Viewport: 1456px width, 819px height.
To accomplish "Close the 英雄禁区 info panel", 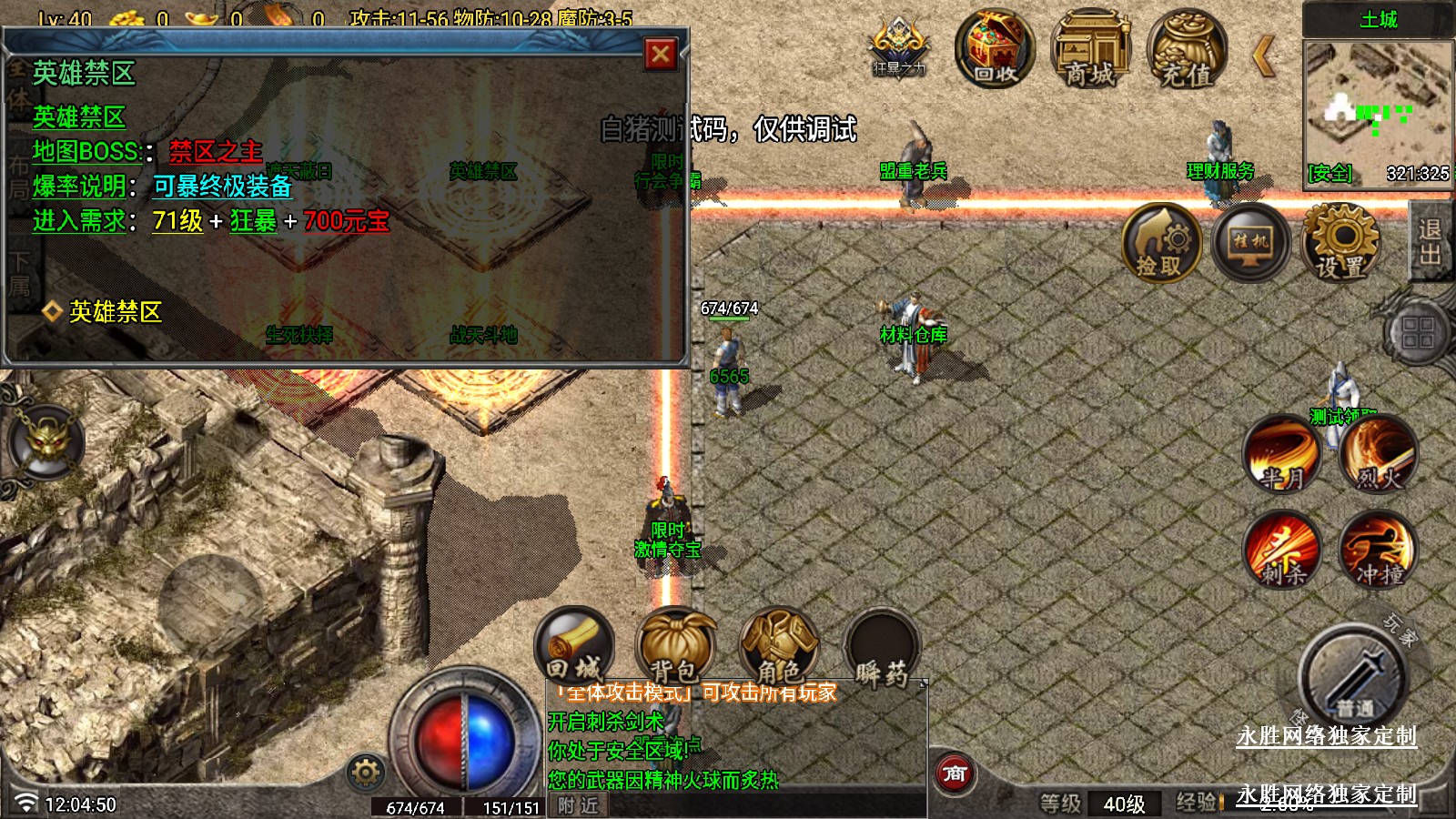I will coord(661,55).
